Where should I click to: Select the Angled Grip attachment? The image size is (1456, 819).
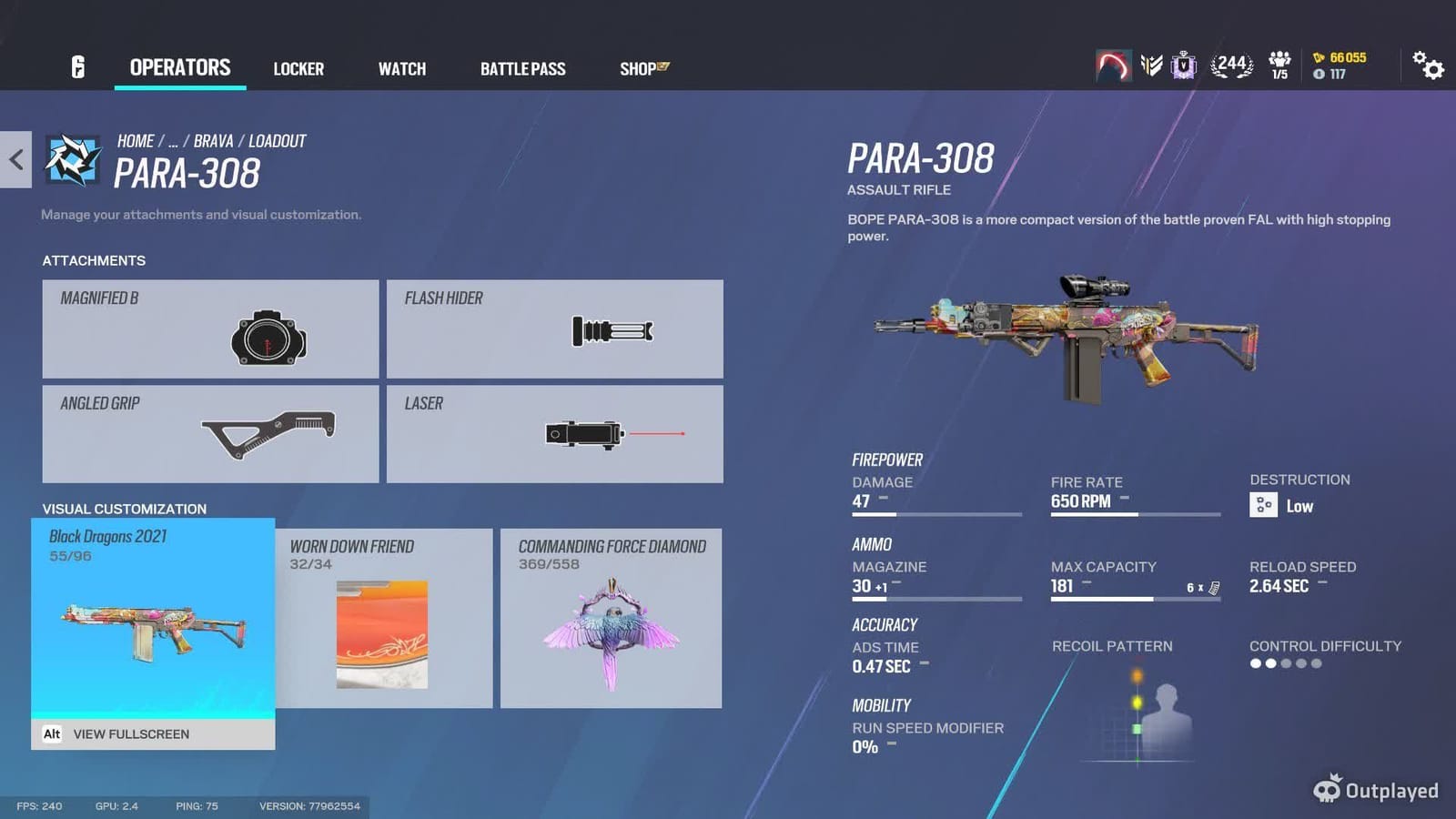point(209,434)
